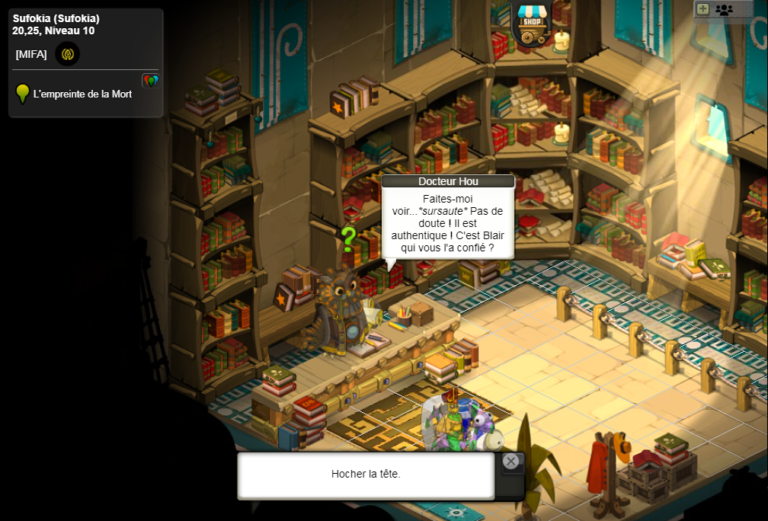
Task: Toggle the colored map pins filter icon
Action: click(x=150, y=81)
